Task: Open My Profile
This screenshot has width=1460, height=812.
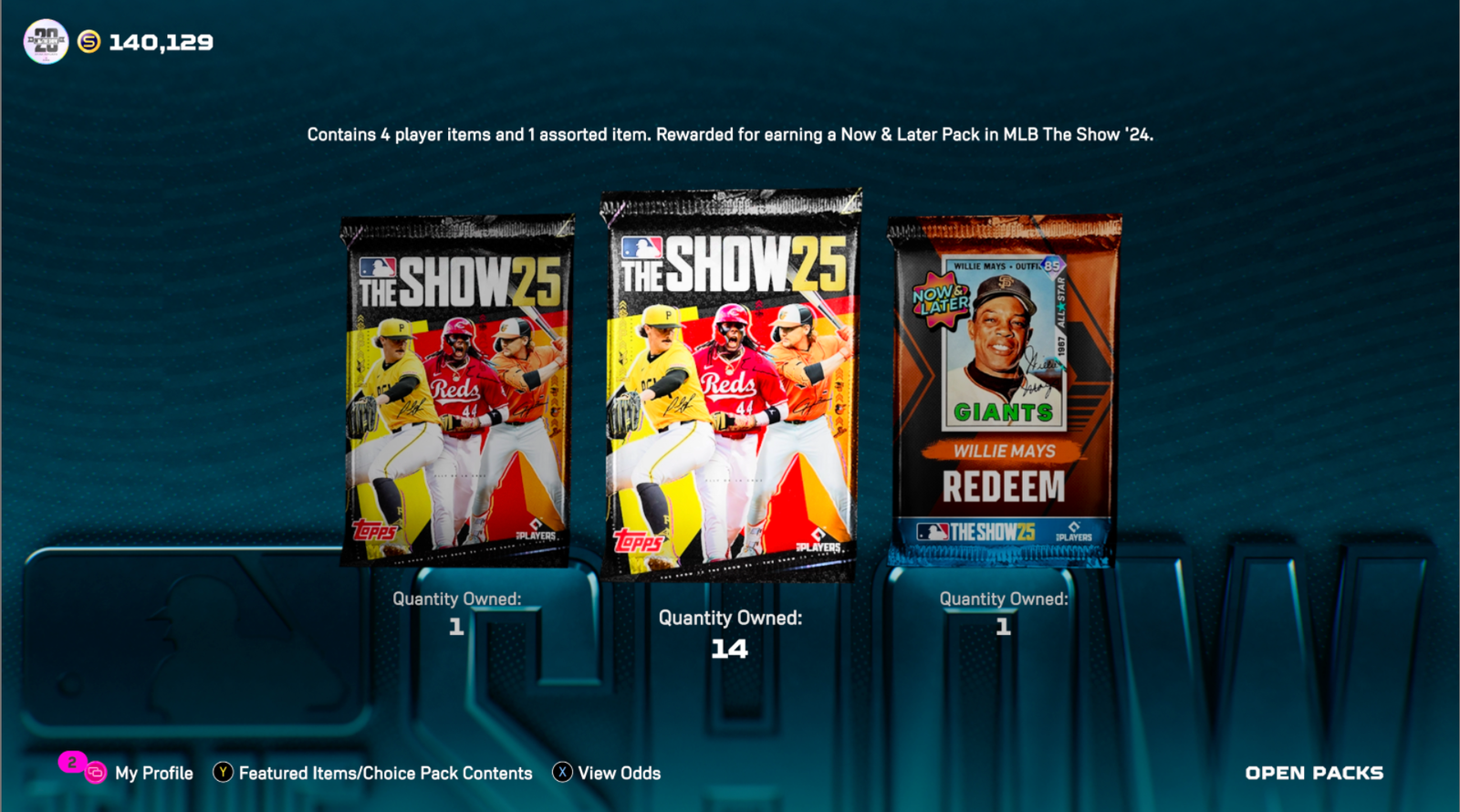Action: (151, 773)
